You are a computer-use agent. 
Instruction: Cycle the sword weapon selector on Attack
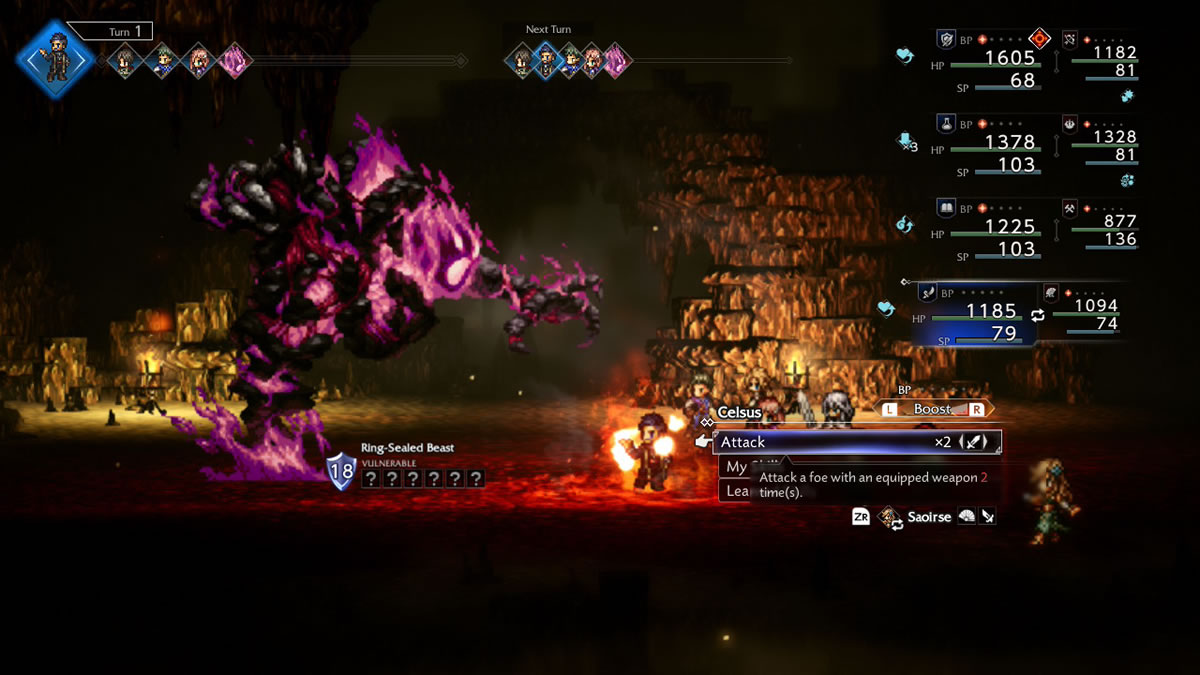pyautogui.click(x=975, y=442)
